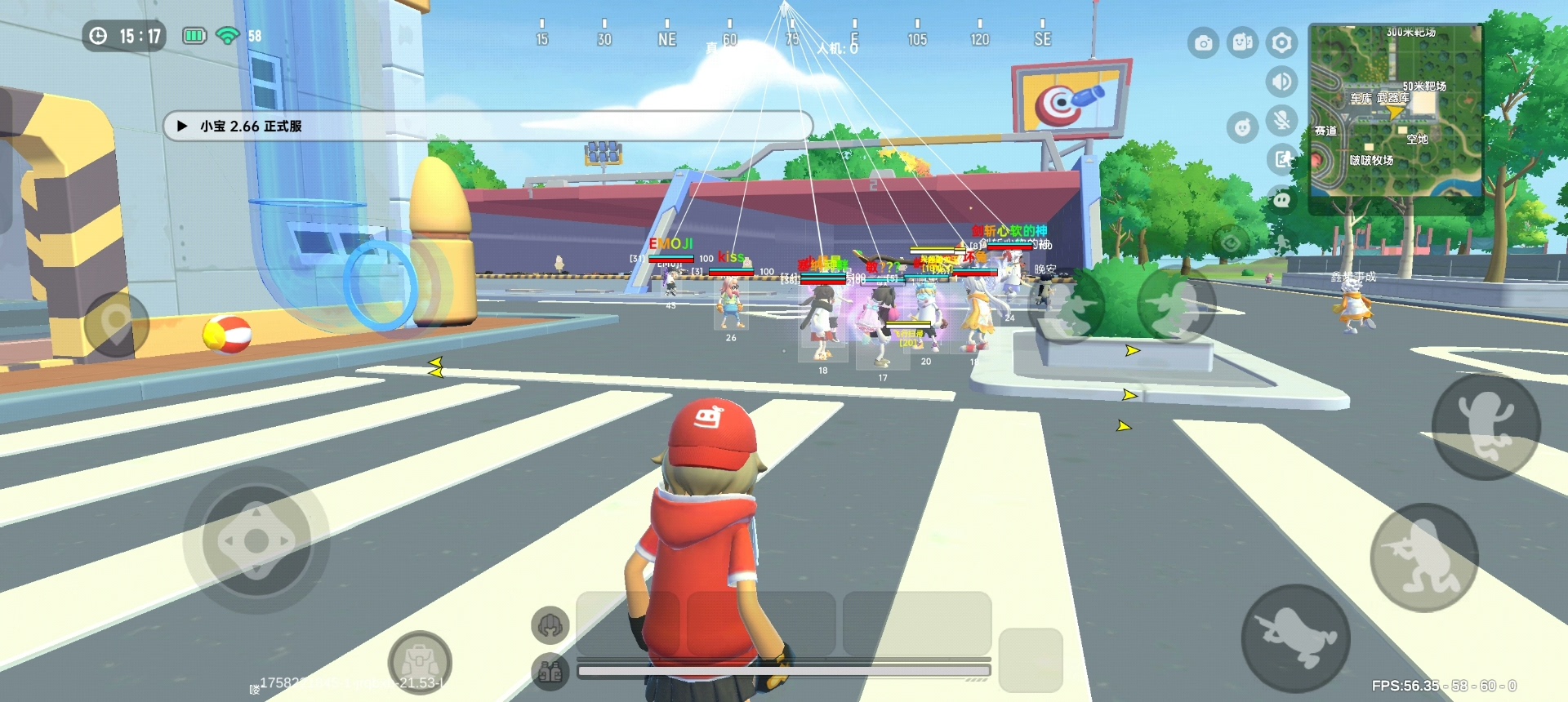Tap the helmet equipment icon
This screenshot has width=1568, height=702.
[x=550, y=626]
